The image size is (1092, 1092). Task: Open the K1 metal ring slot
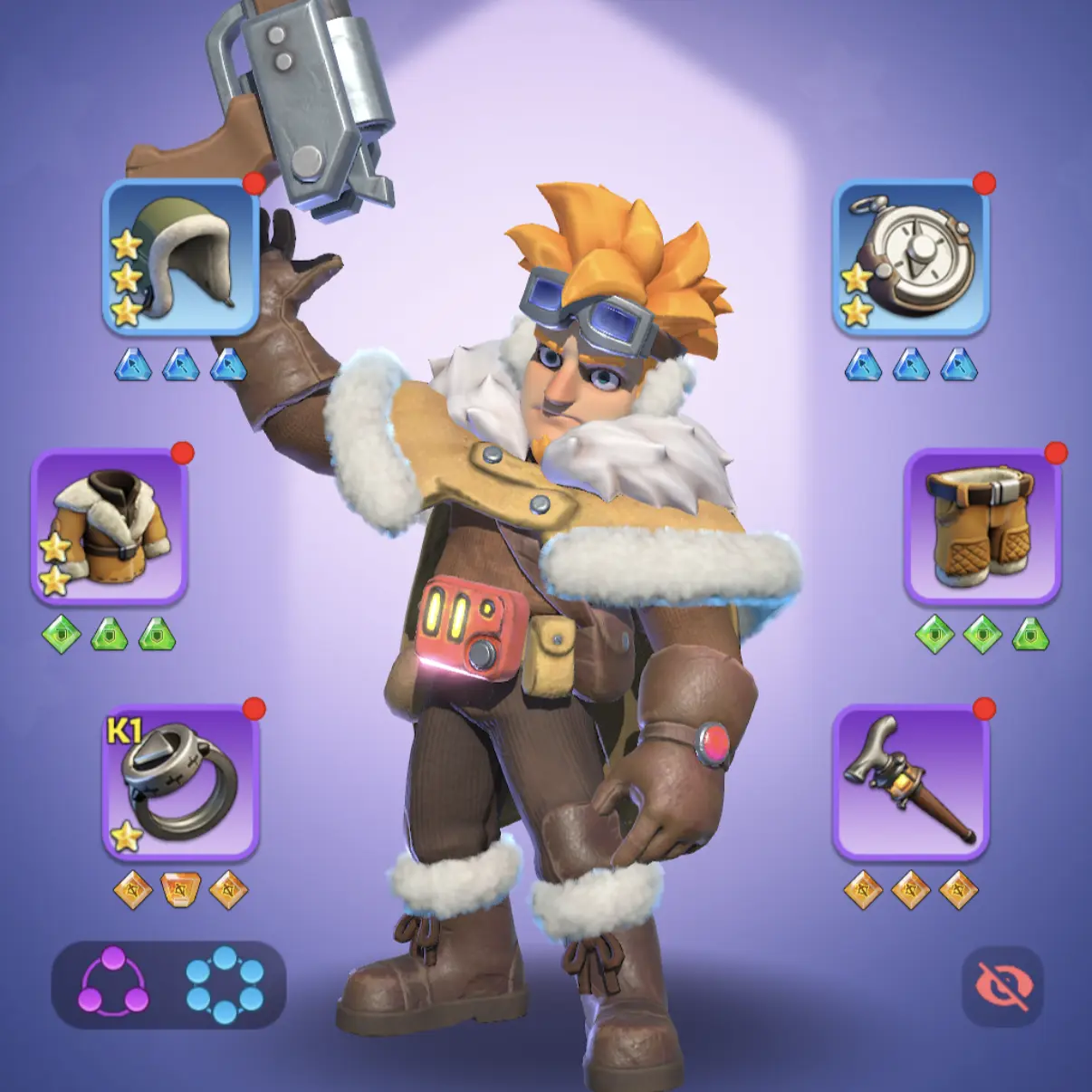coord(181,782)
